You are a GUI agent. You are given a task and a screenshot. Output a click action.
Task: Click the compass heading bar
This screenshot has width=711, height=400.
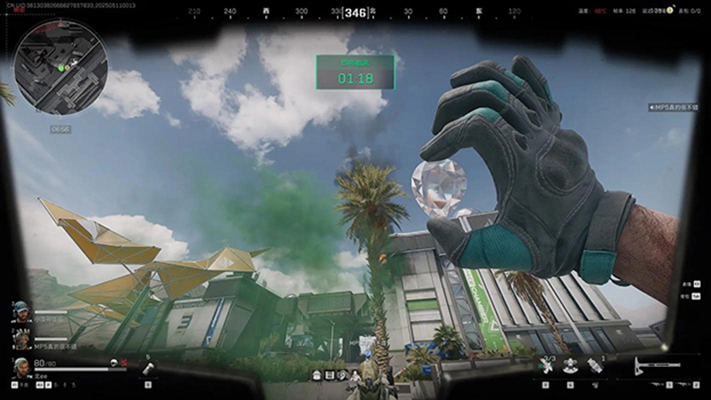tap(355, 13)
